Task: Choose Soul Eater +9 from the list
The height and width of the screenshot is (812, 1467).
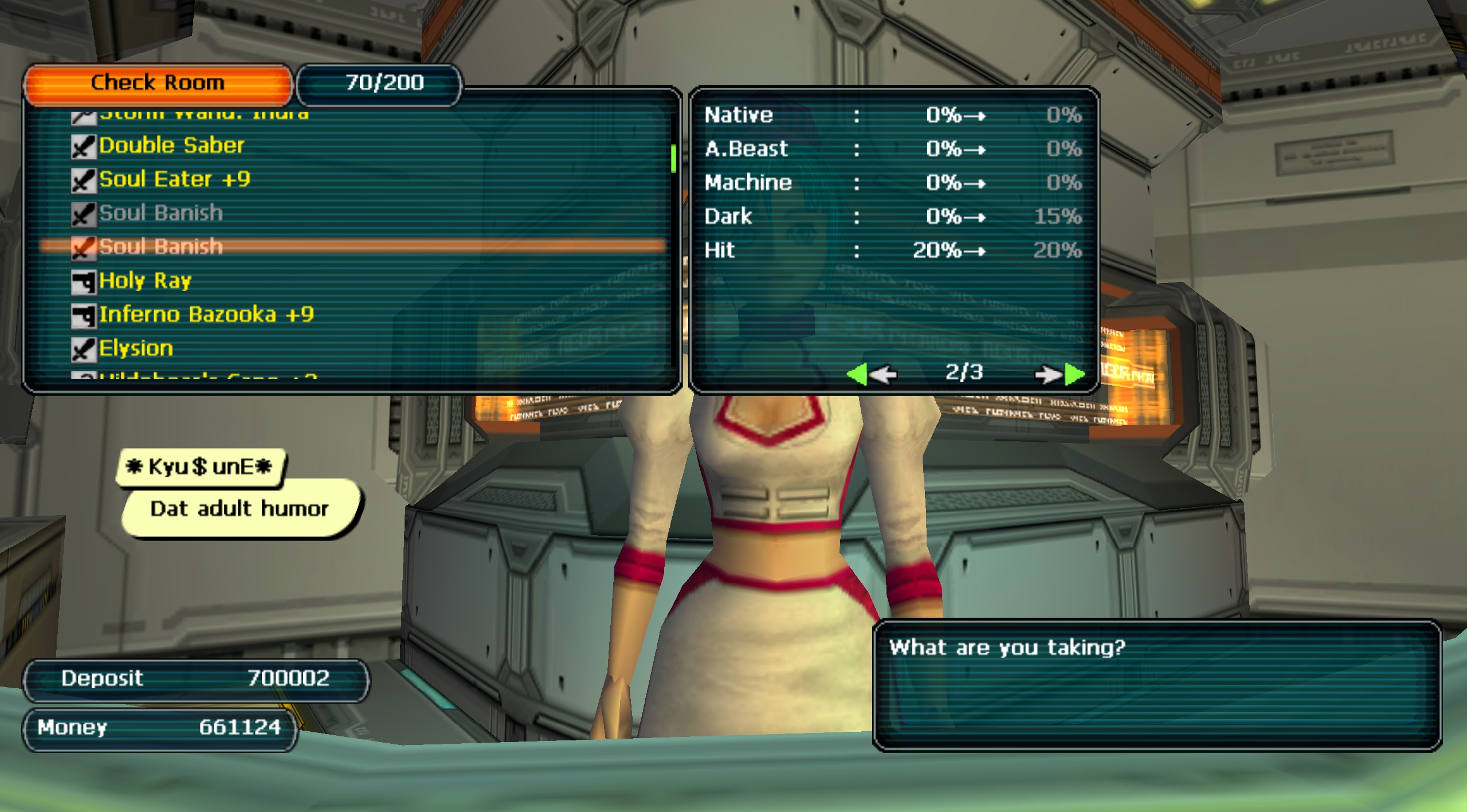Action: [174, 179]
